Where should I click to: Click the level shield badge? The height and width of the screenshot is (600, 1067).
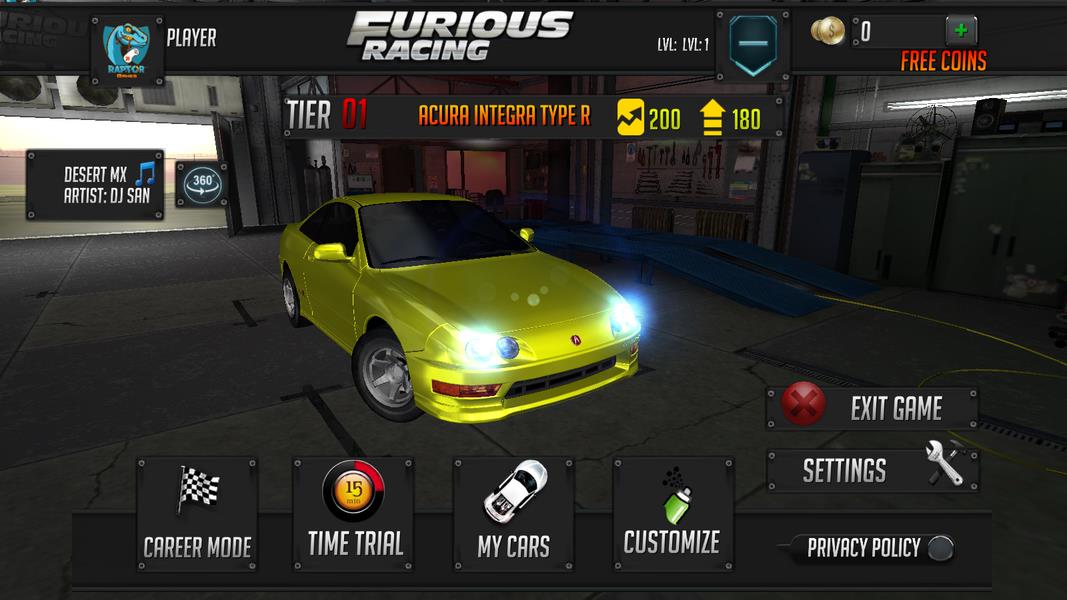pos(753,44)
